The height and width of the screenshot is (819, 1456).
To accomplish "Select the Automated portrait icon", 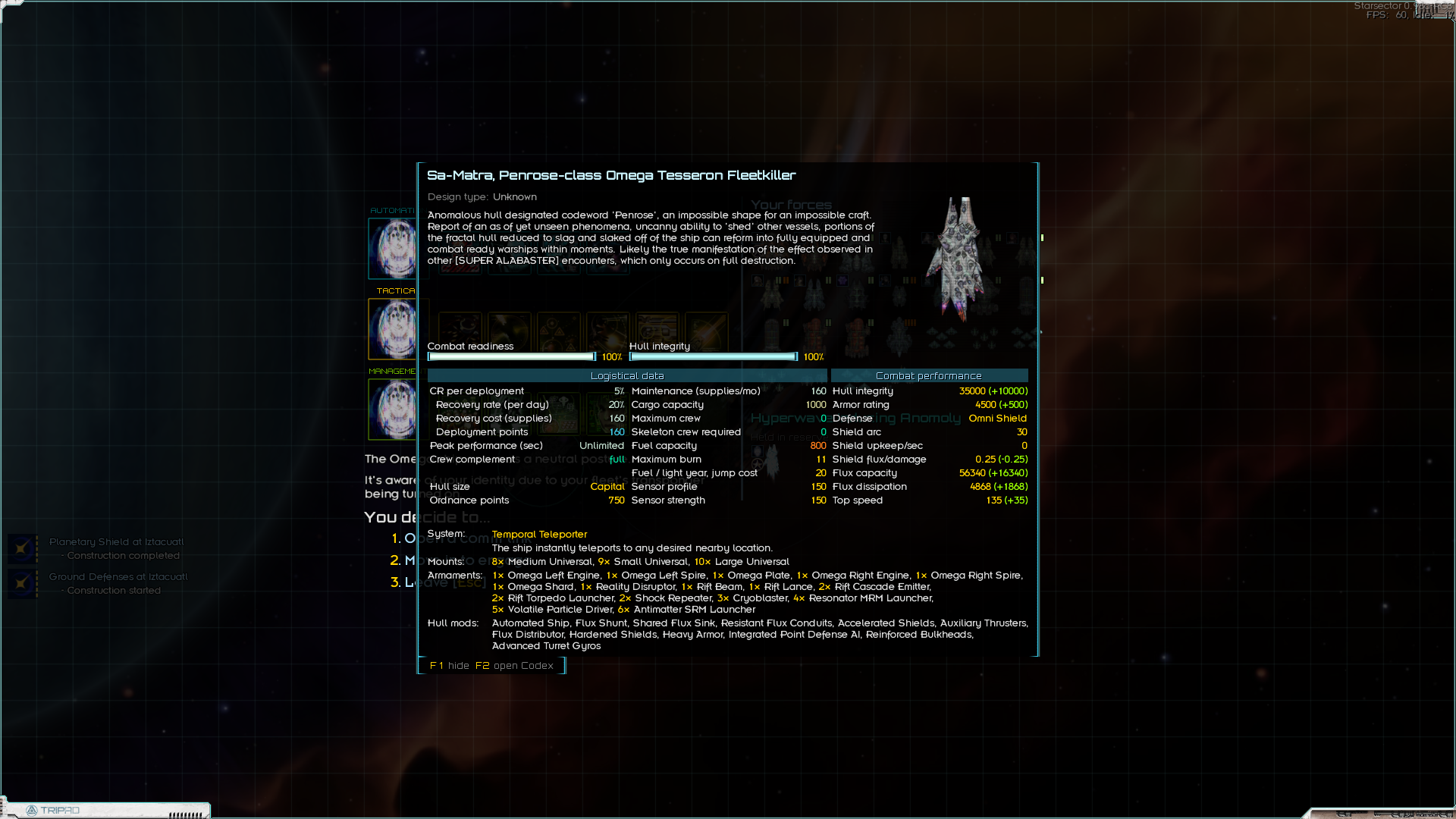I will (x=393, y=249).
